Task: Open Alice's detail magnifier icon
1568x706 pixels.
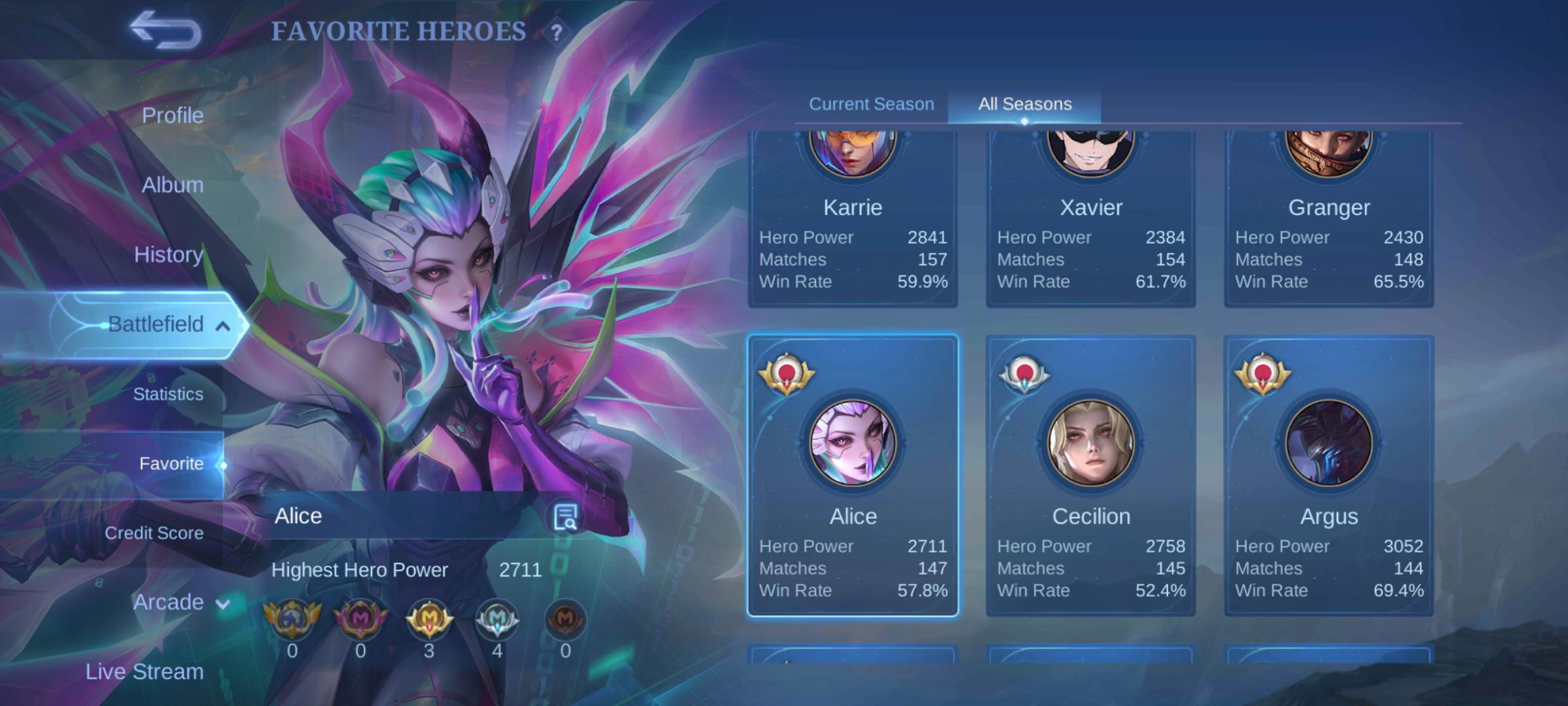Action: pyautogui.click(x=564, y=517)
